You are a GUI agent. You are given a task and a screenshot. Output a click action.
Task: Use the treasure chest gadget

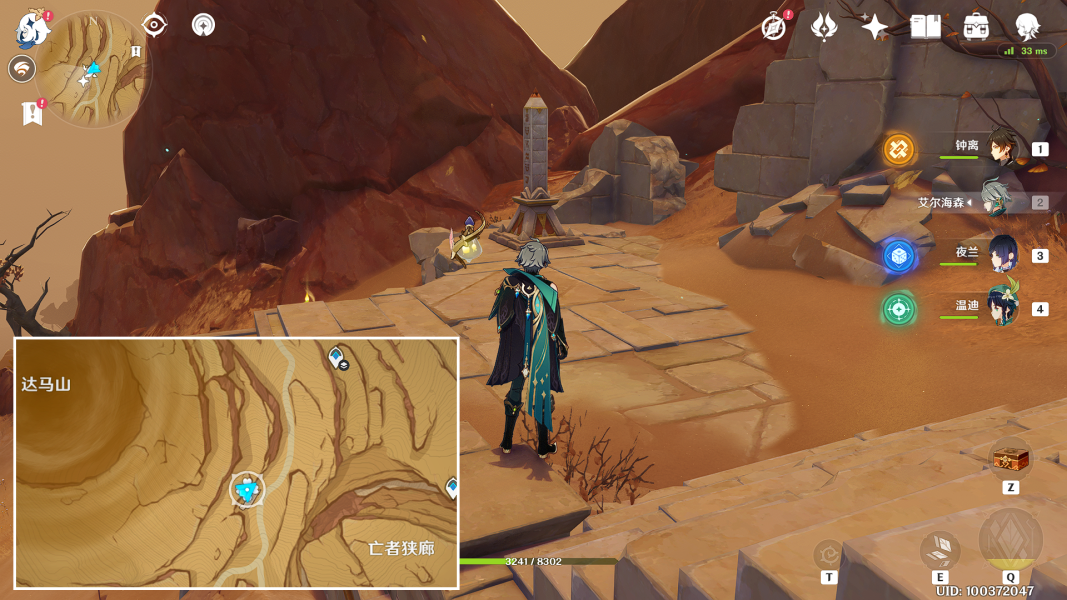tap(1010, 460)
